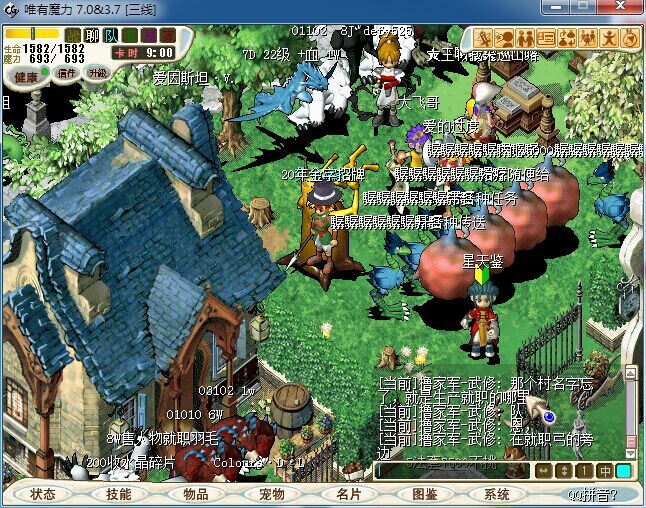Open the 名片 name card menu

coord(348,494)
